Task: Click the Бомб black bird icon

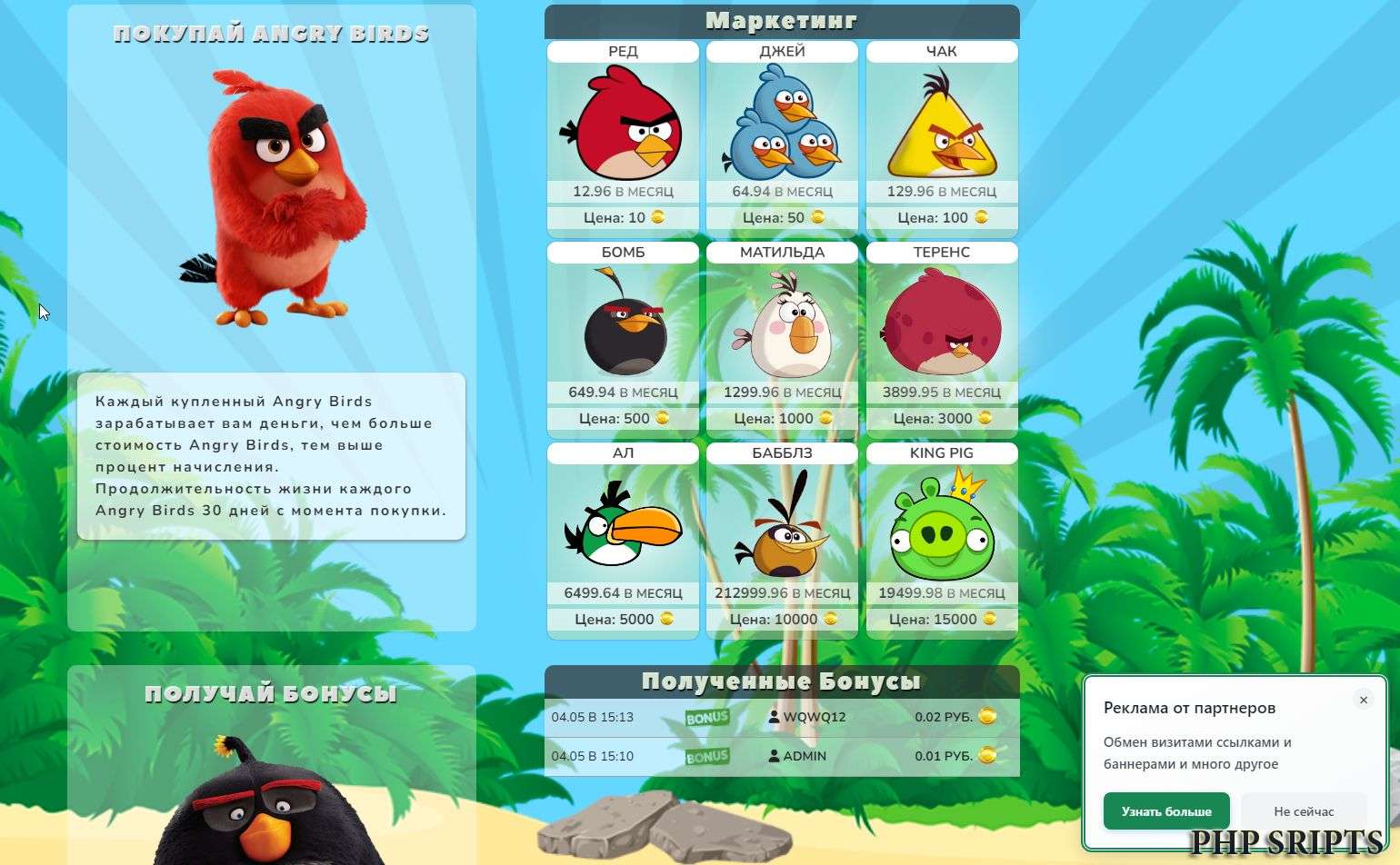Action: coord(622,327)
